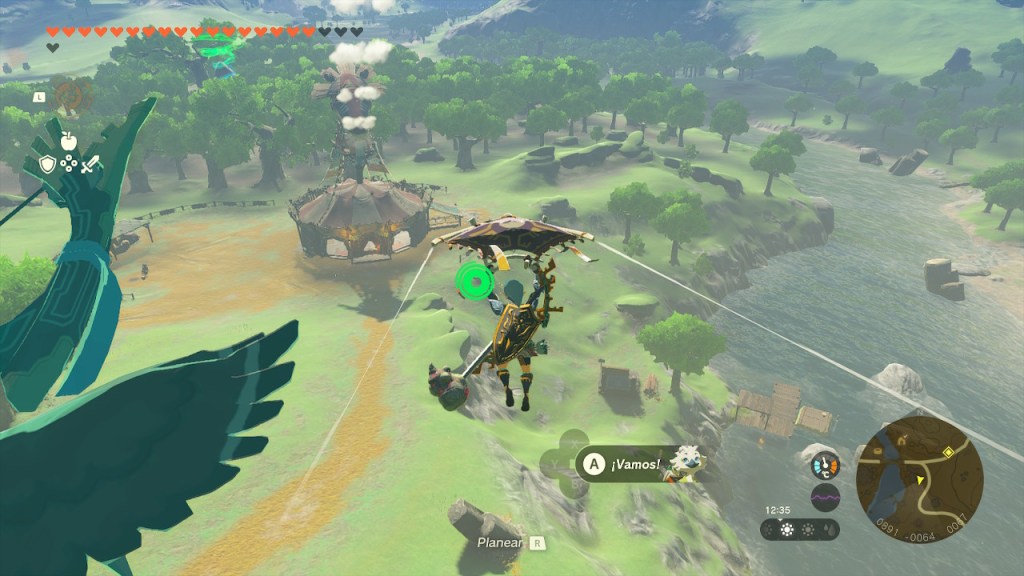Select the sword weapon quick-select icon
The width and height of the screenshot is (1024, 576).
[91, 165]
